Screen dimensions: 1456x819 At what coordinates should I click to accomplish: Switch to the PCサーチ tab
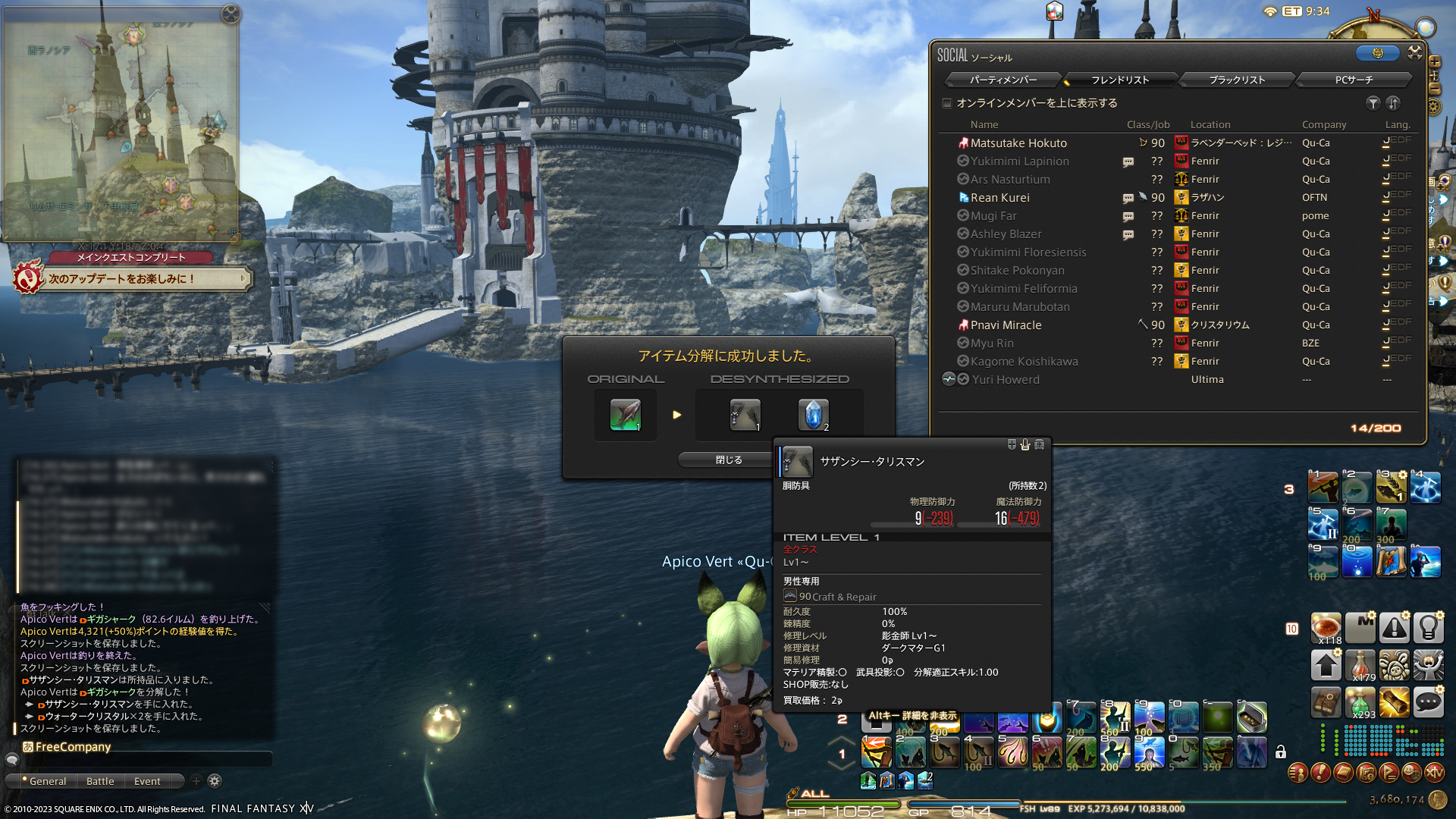pos(1354,80)
